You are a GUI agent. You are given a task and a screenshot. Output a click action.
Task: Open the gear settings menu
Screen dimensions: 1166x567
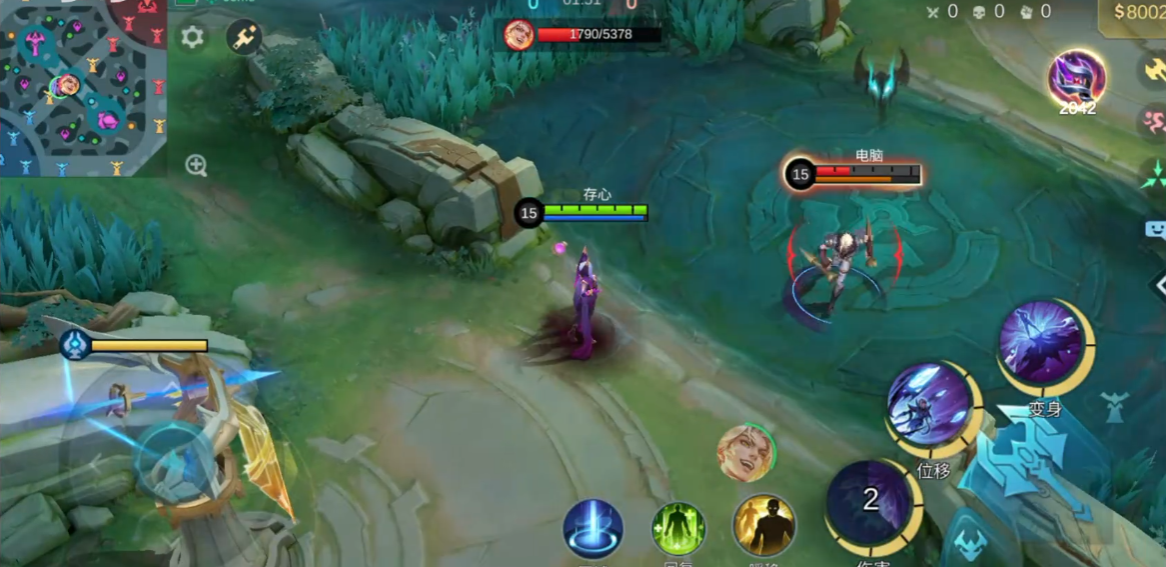(192, 38)
